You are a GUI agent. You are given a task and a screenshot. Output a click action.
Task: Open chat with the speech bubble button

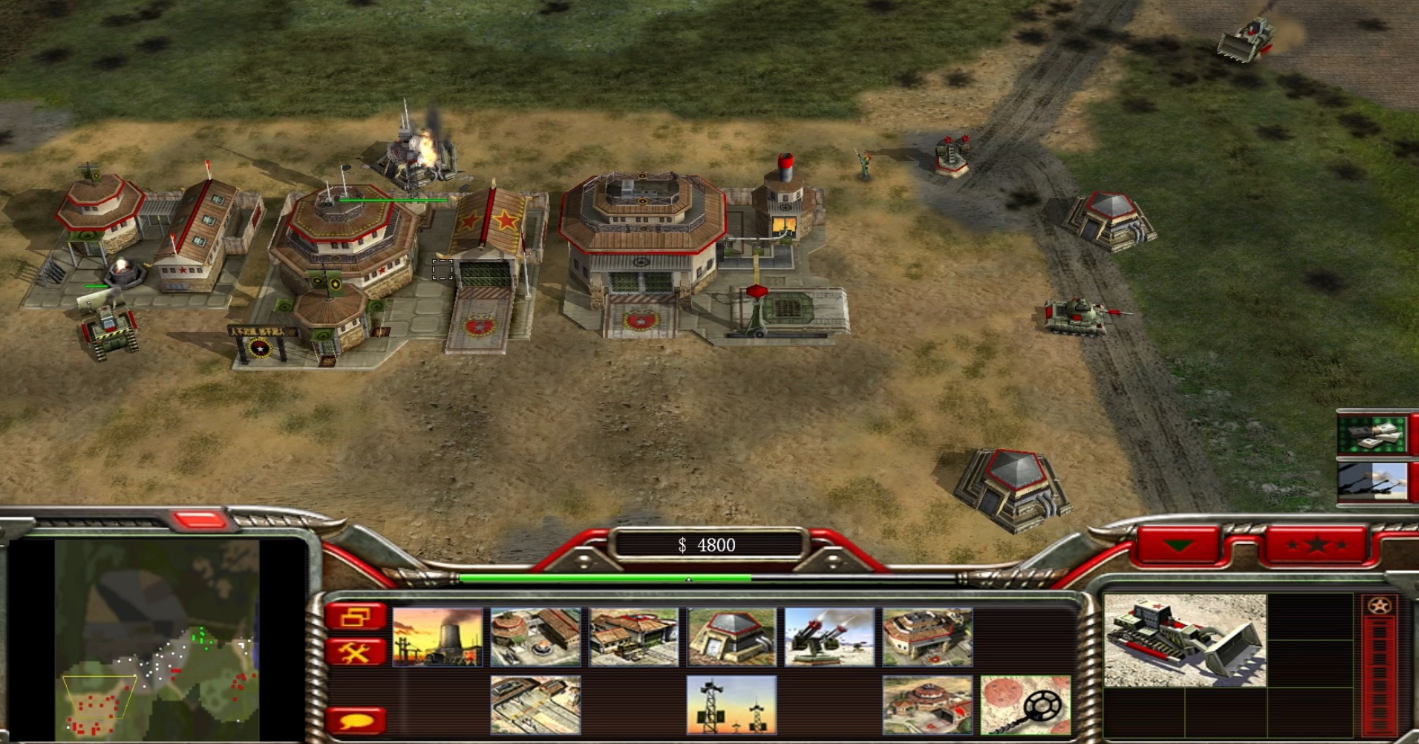(355, 720)
